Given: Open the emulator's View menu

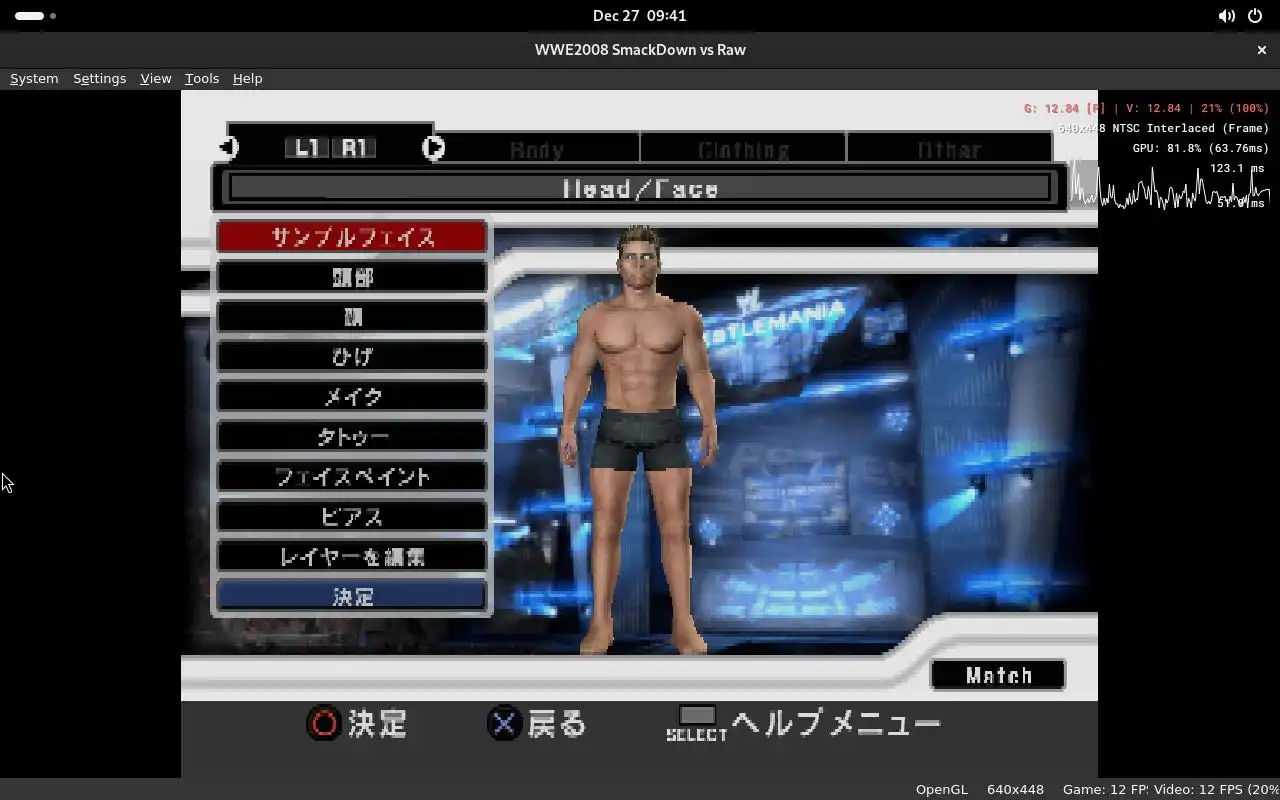Looking at the screenshot, I should (155, 78).
